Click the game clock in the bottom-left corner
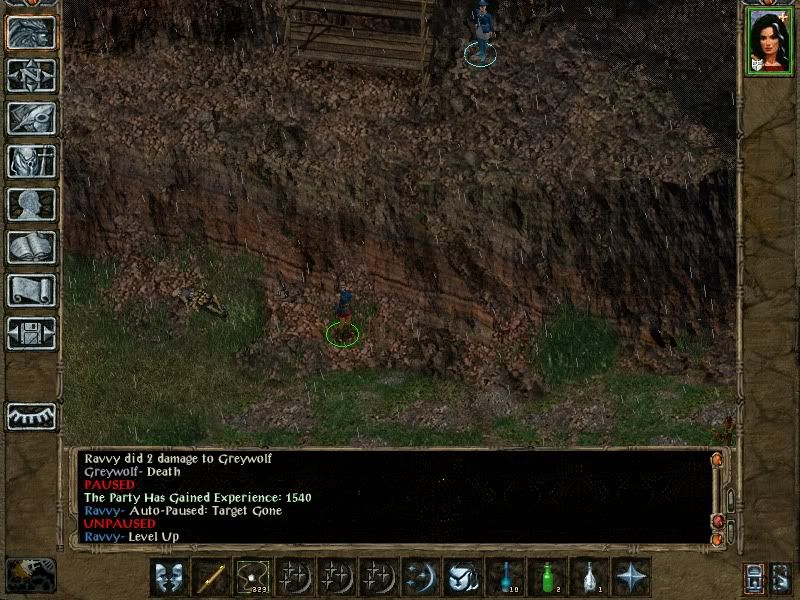Viewport: 800px width, 600px height. 30,575
